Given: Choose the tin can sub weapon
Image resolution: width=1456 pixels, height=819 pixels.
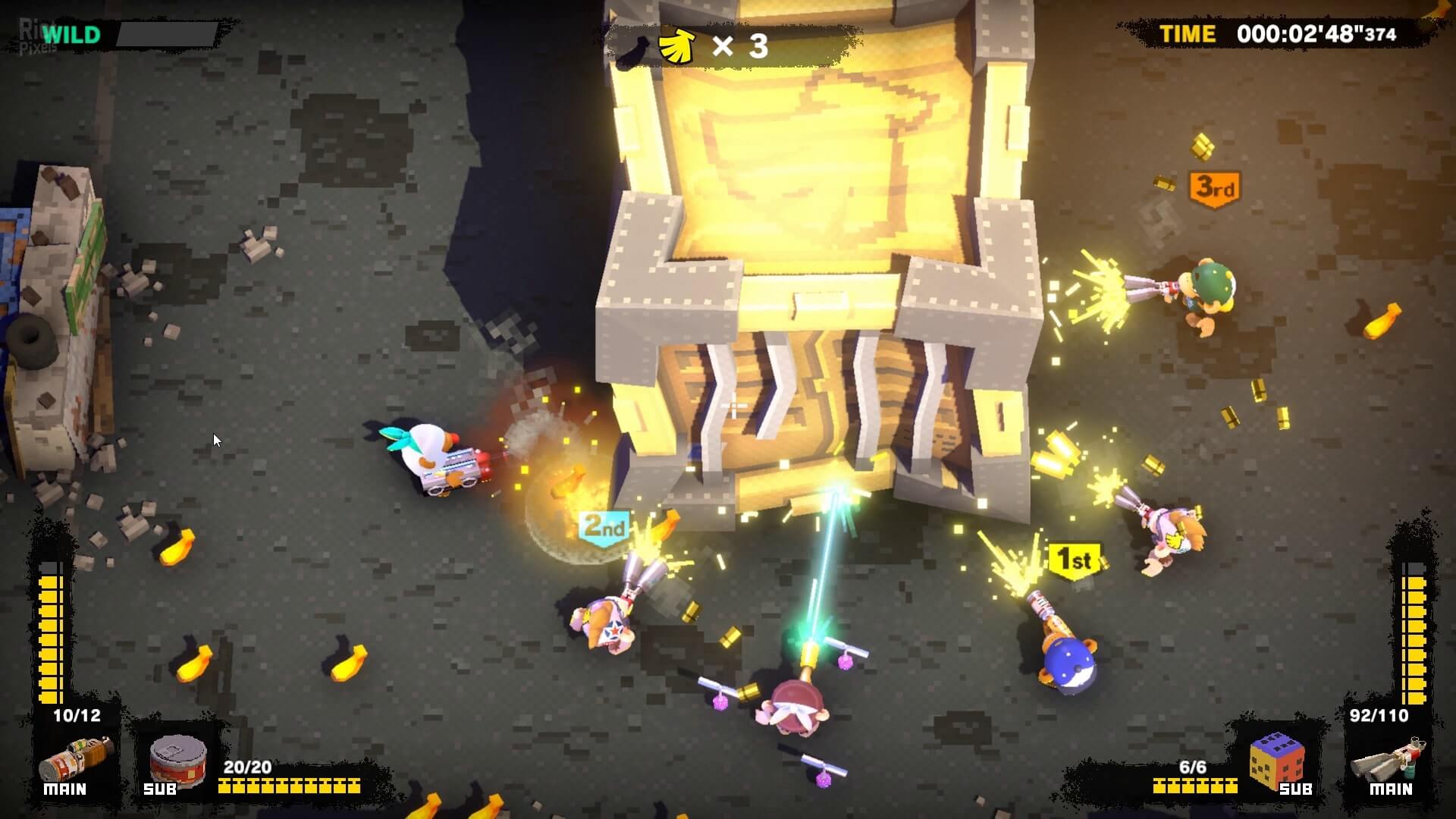Looking at the screenshot, I should (179, 760).
